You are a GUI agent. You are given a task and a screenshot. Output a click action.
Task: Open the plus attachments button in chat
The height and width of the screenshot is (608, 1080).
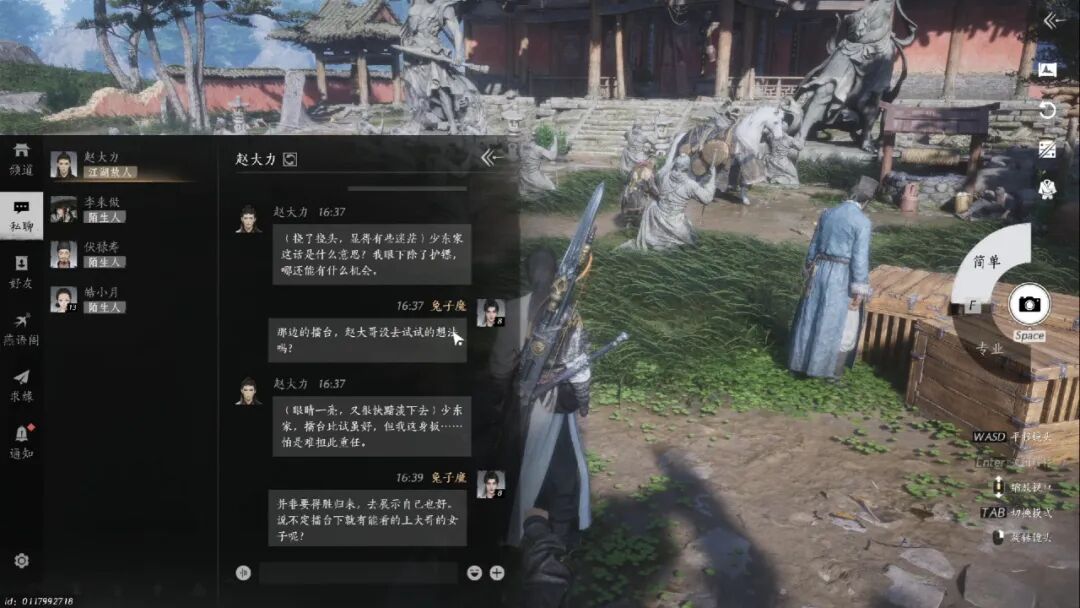(497, 573)
